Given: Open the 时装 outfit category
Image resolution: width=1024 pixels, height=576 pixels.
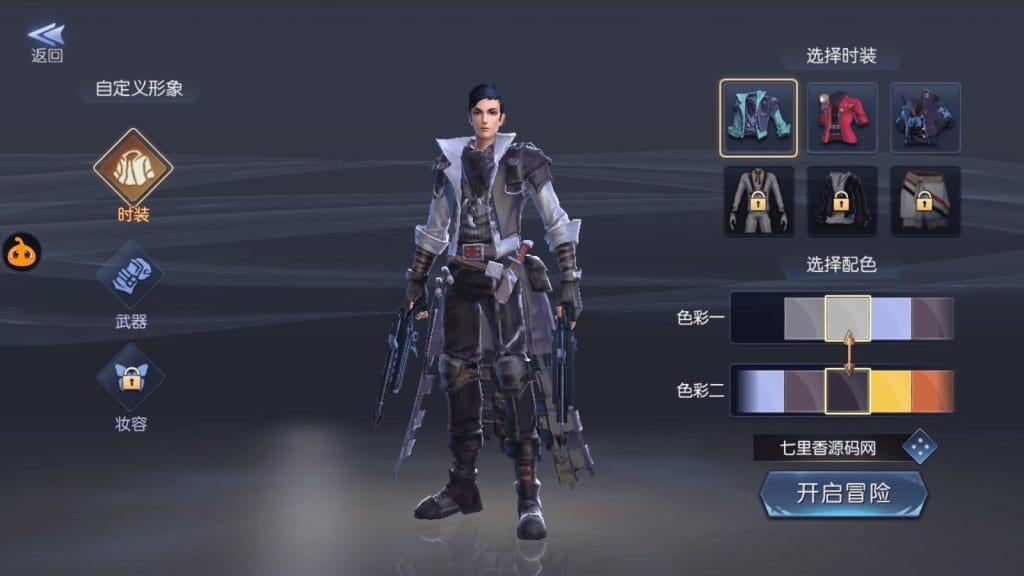Looking at the screenshot, I should point(133,168).
